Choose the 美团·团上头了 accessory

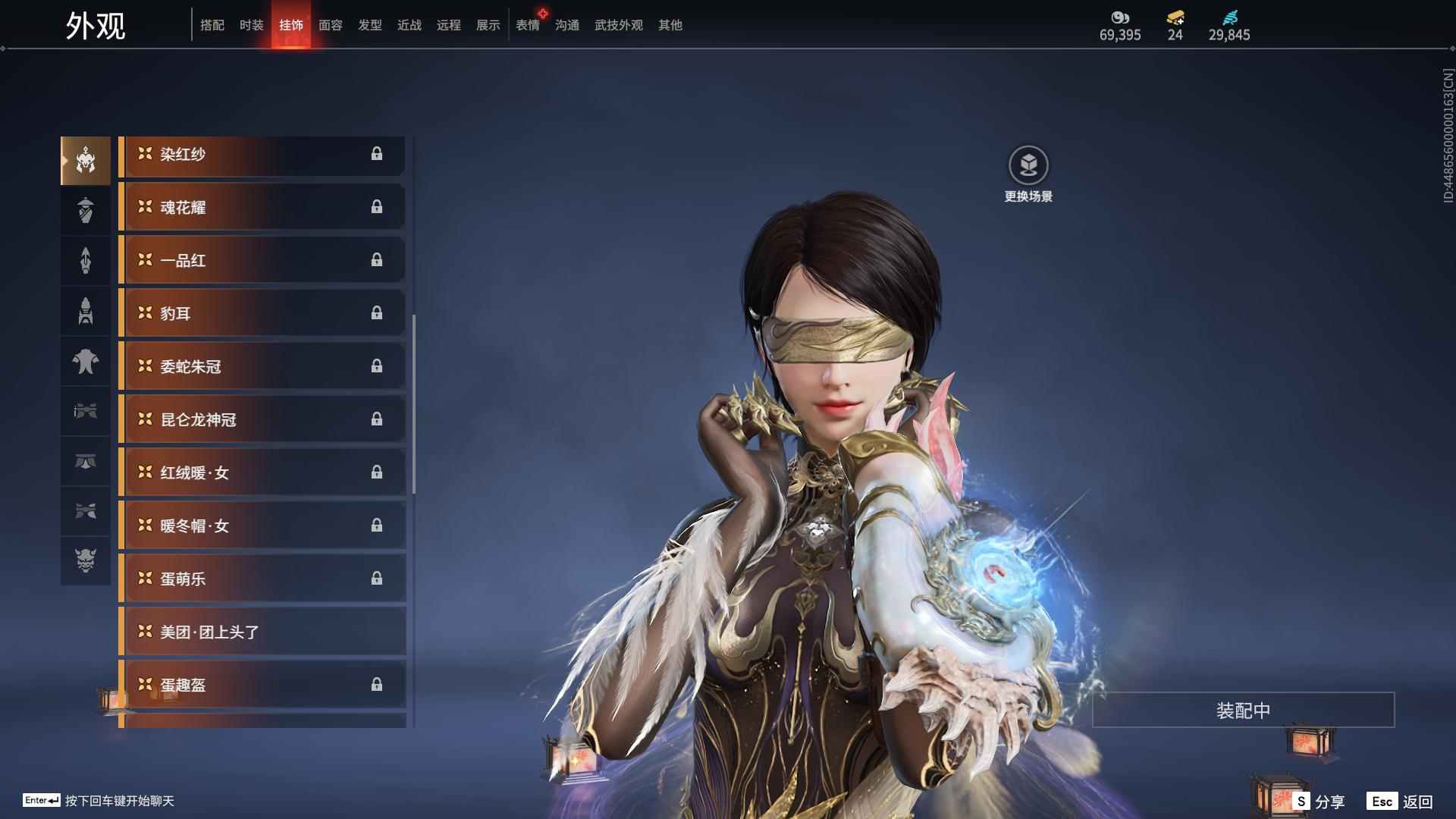262,632
